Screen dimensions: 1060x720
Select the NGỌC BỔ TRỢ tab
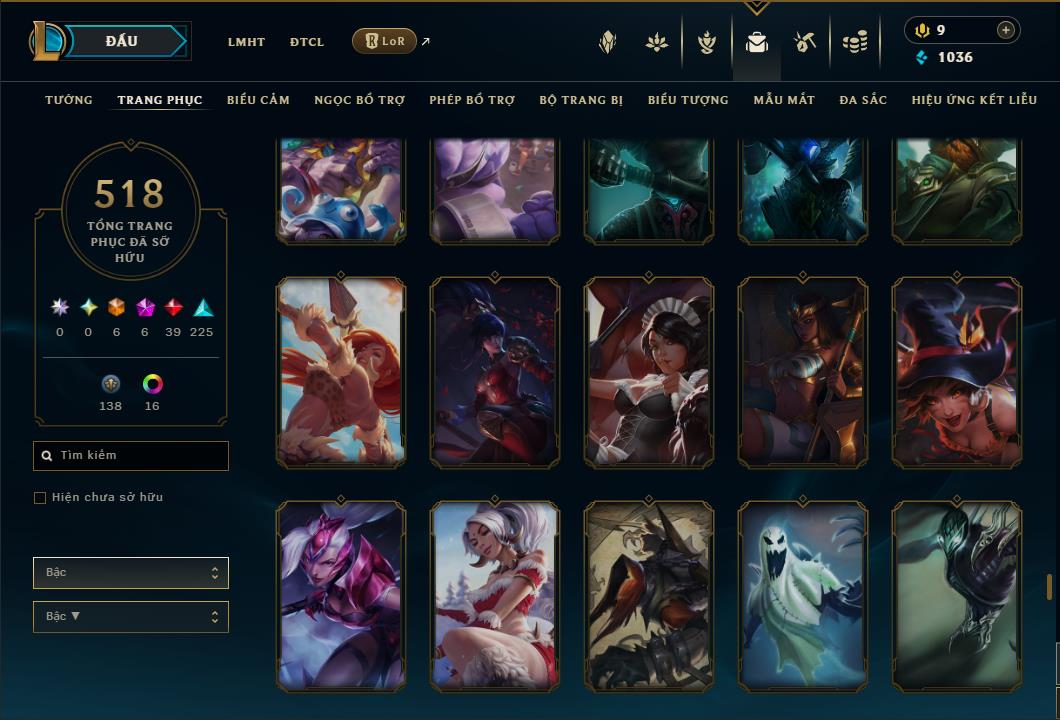coord(359,100)
